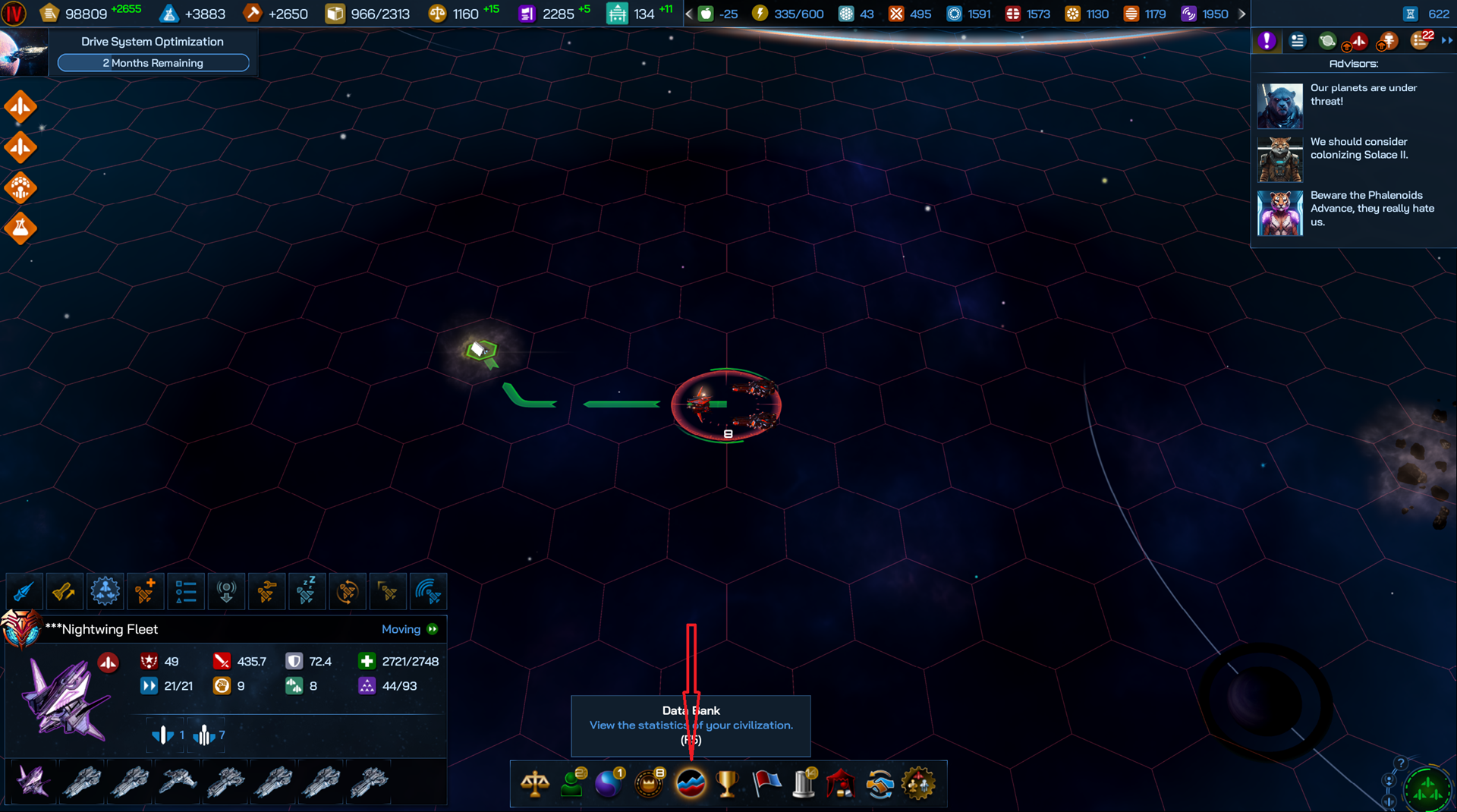The image size is (1457, 812).
Task: Click the flask notification icon on left edge
Action: pos(20,228)
